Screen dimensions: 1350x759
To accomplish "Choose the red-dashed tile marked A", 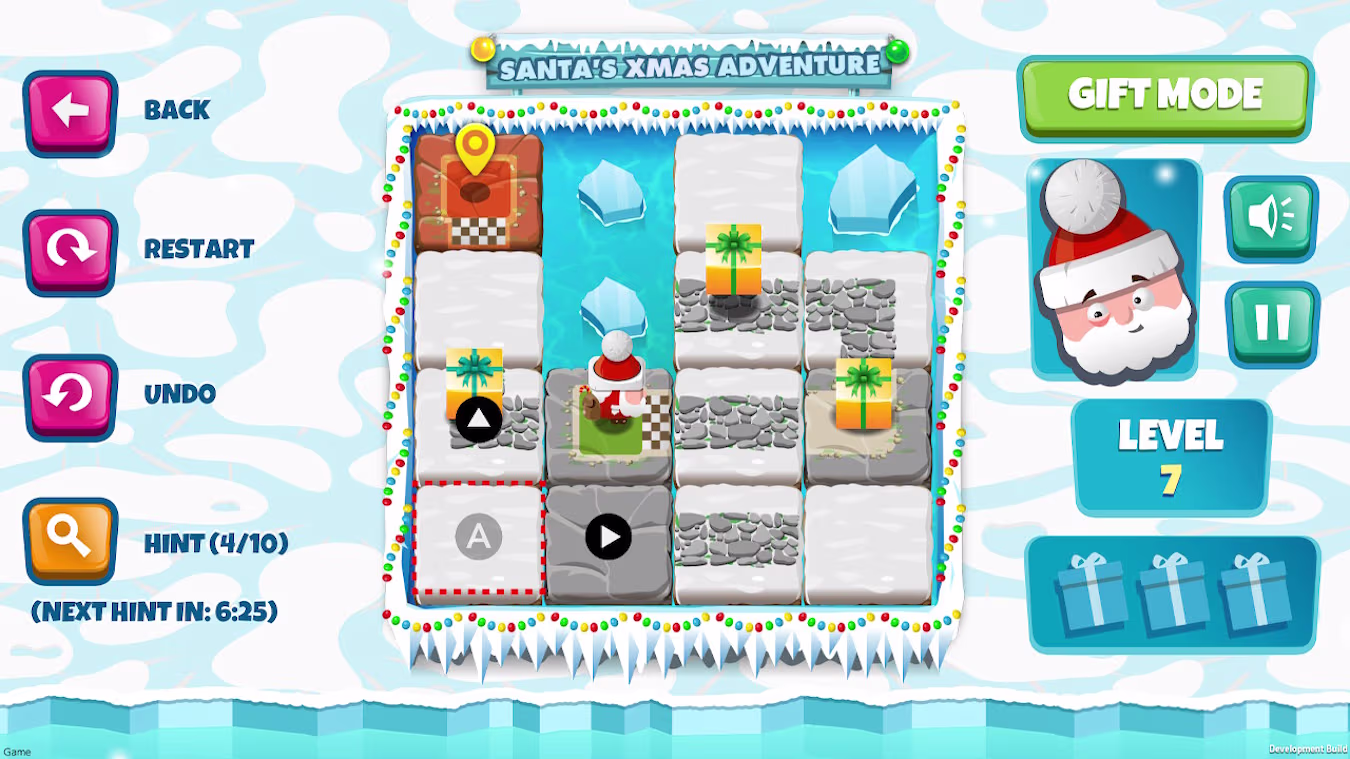I will (478, 539).
